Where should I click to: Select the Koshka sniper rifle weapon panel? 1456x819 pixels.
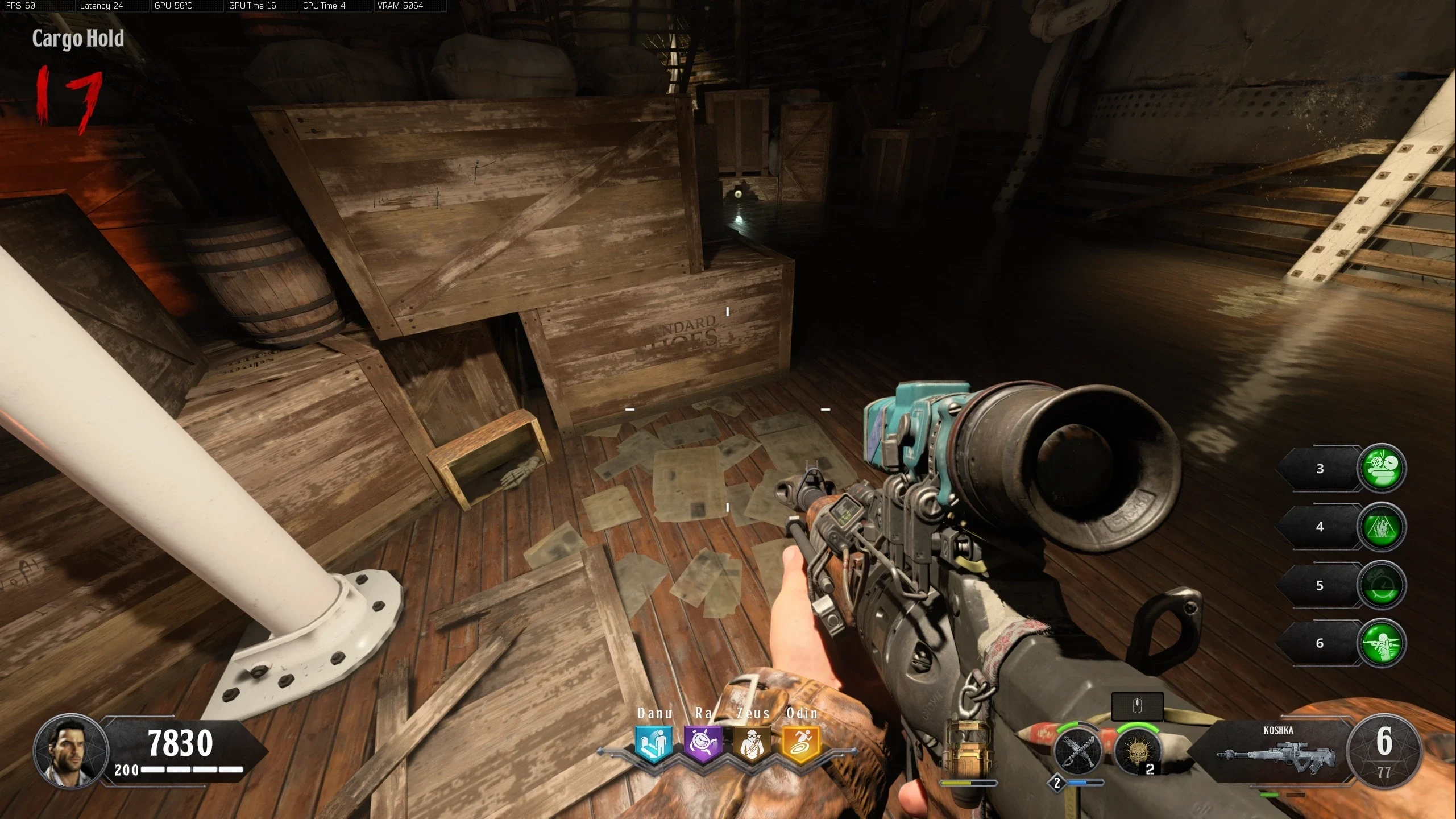pyautogui.click(x=1278, y=750)
